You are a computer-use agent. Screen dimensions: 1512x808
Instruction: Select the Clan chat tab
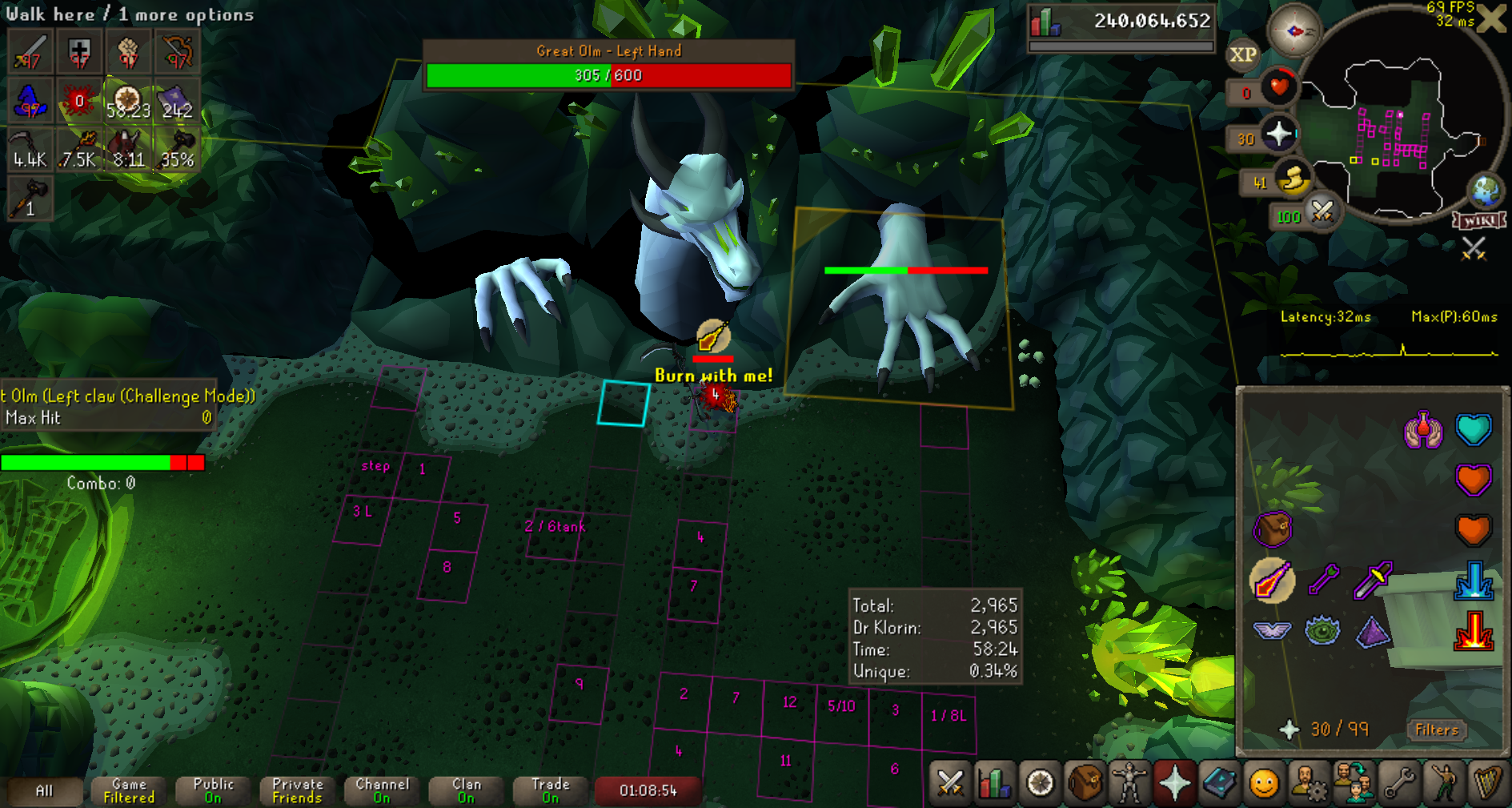click(x=466, y=790)
